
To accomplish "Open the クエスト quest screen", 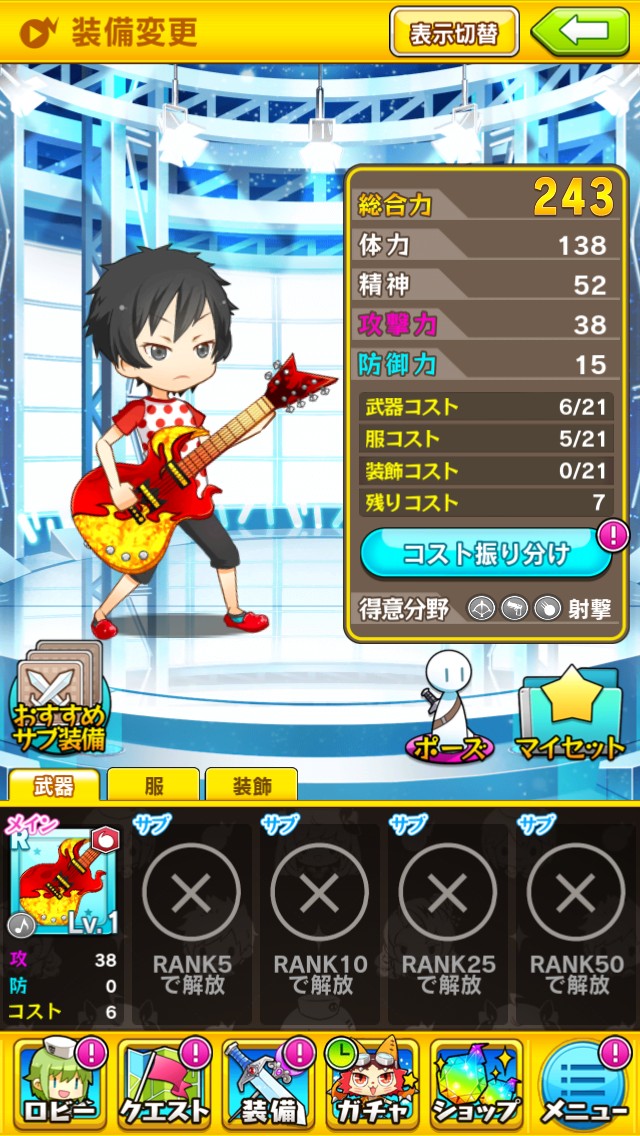I will pos(164,1084).
